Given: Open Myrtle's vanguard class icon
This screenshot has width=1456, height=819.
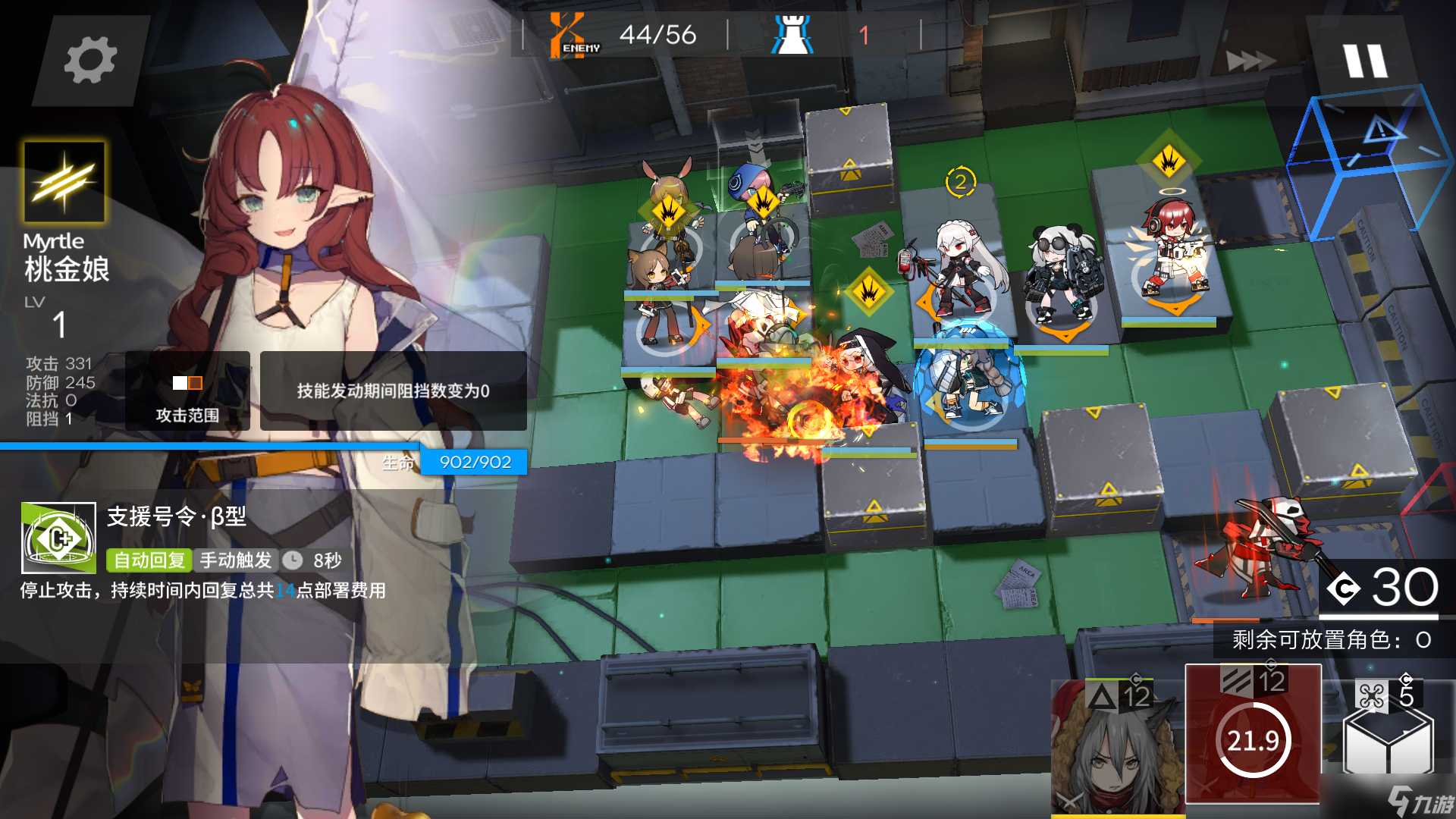Looking at the screenshot, I should [x=64, y=182].
